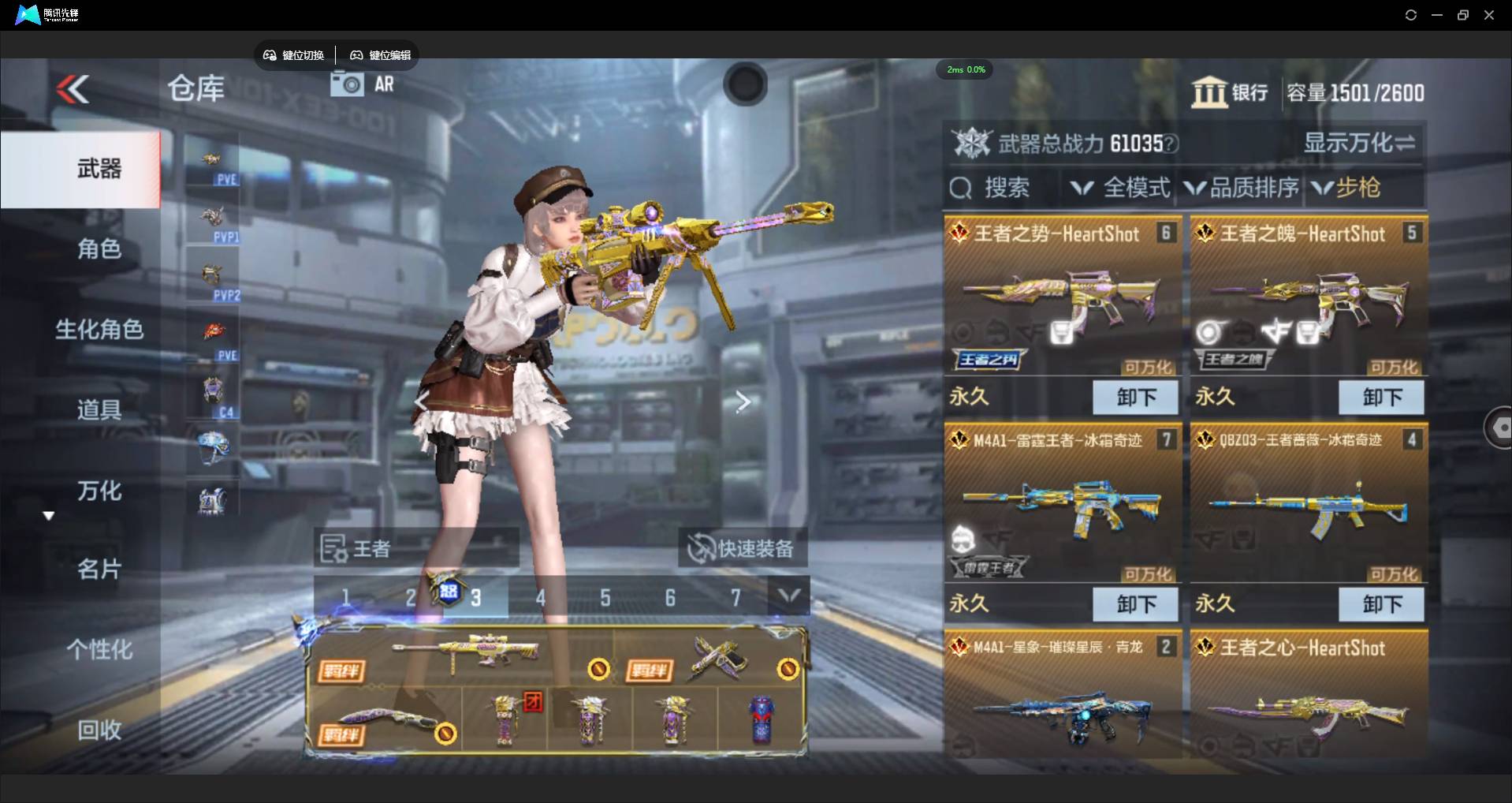Select the 道具 category

tap(99, 410)
